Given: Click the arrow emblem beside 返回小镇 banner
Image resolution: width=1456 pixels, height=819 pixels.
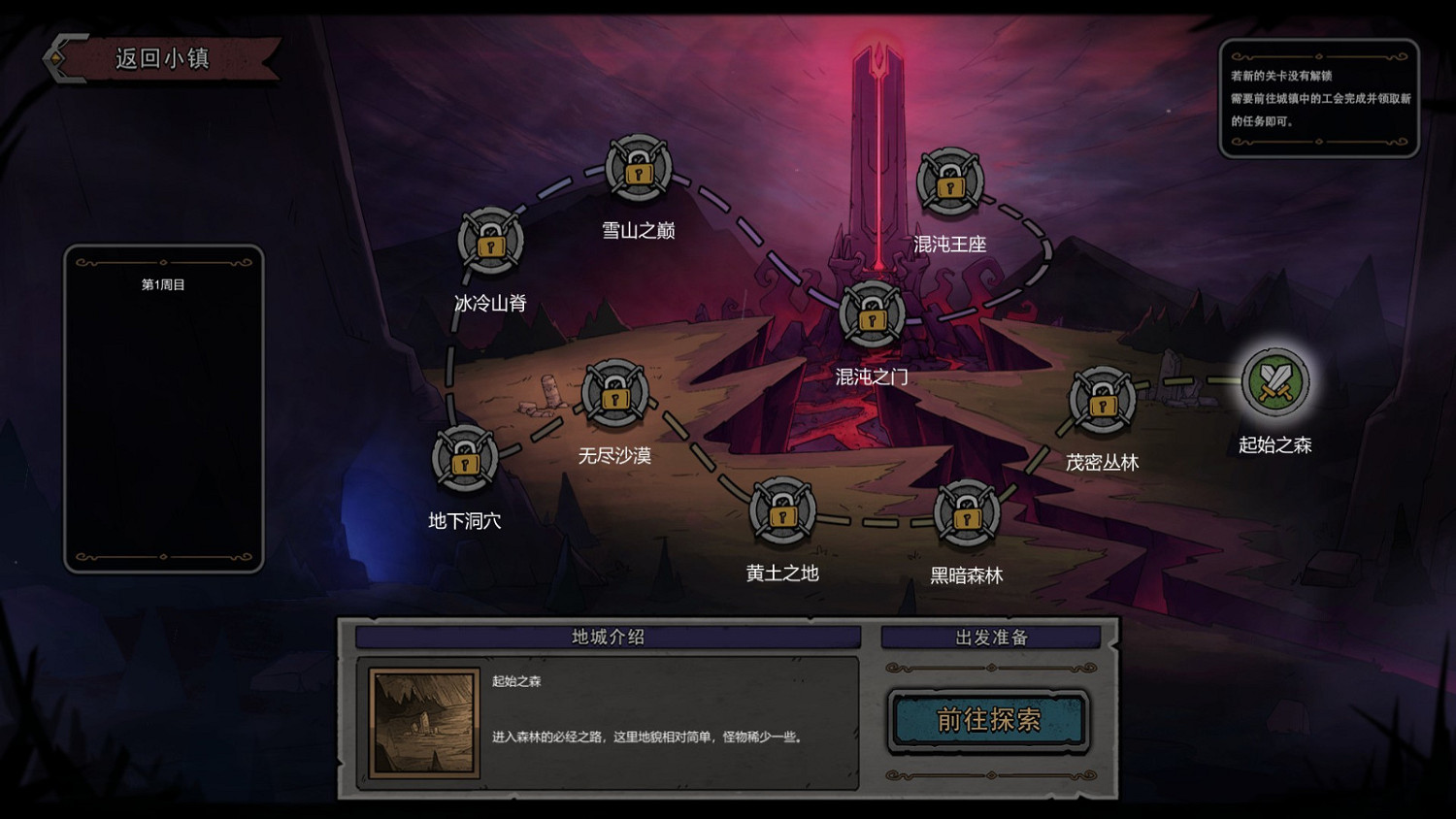Looking at the screenshot, I should click(x=58, y=57).
